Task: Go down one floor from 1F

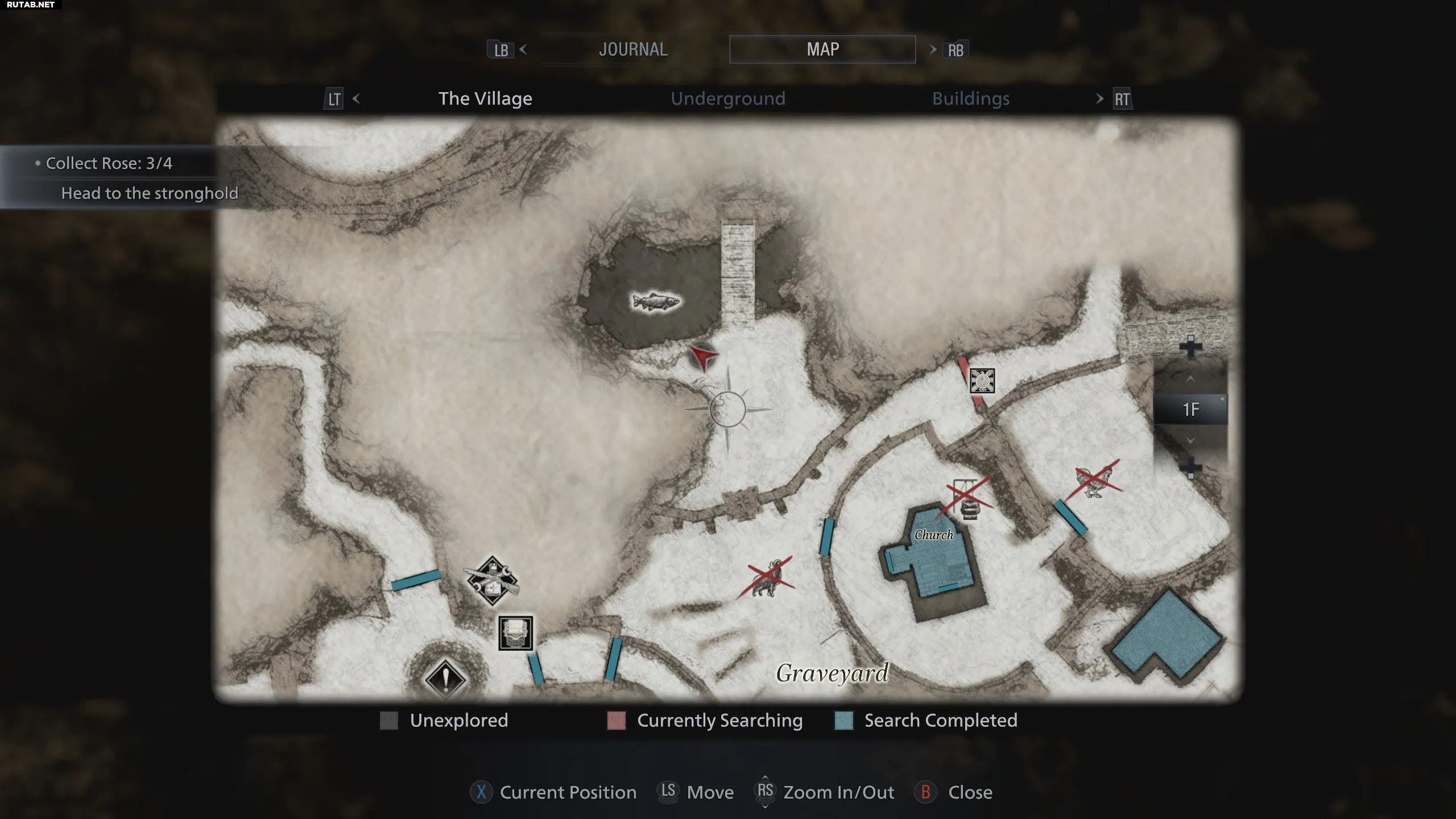Action: click(x=1190, y=440)
